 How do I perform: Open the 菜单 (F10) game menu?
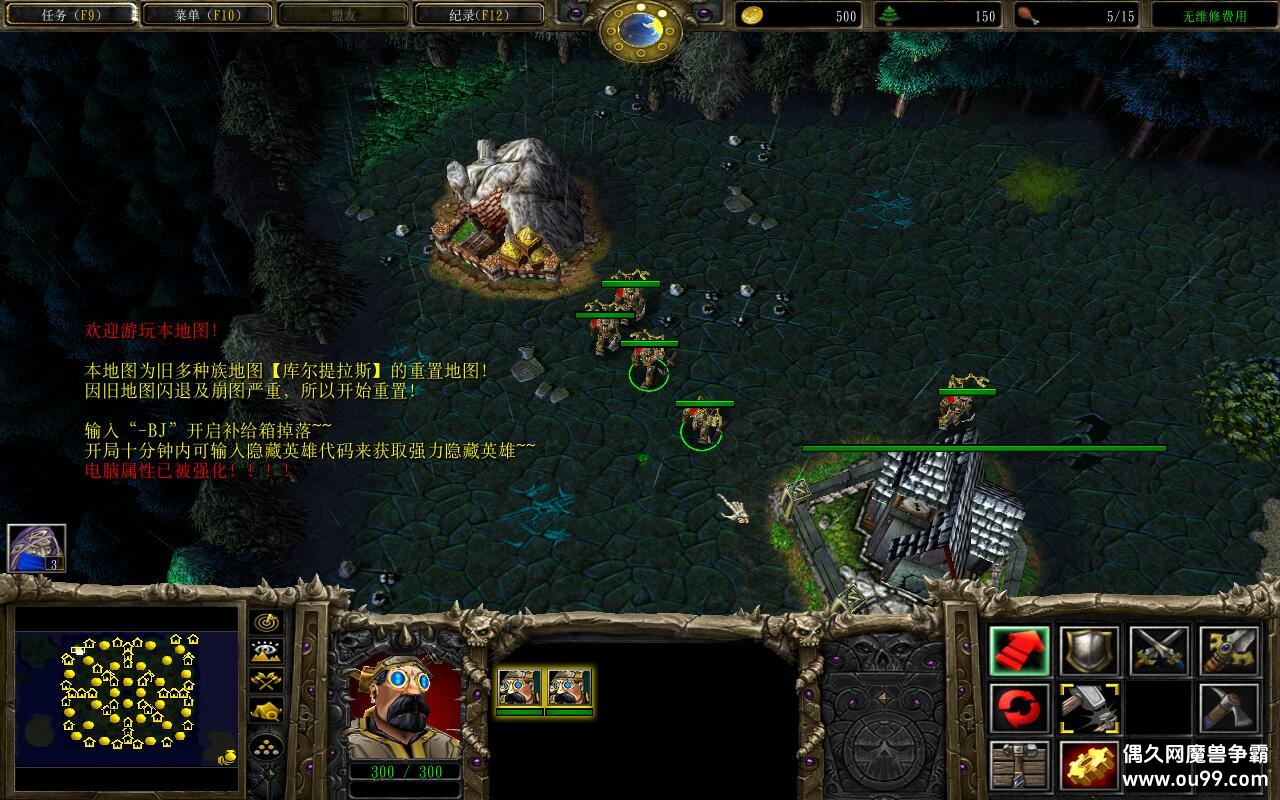(207, 15)
